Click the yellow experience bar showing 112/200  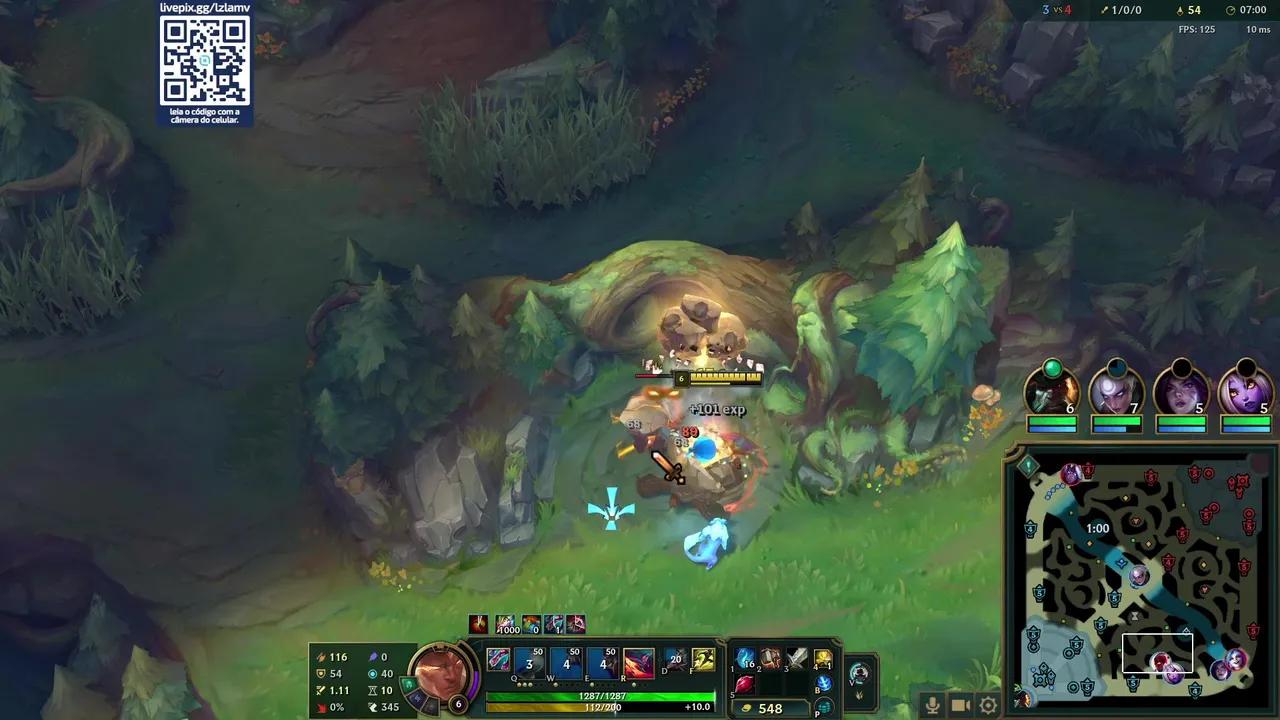click(x=600, y=708)
